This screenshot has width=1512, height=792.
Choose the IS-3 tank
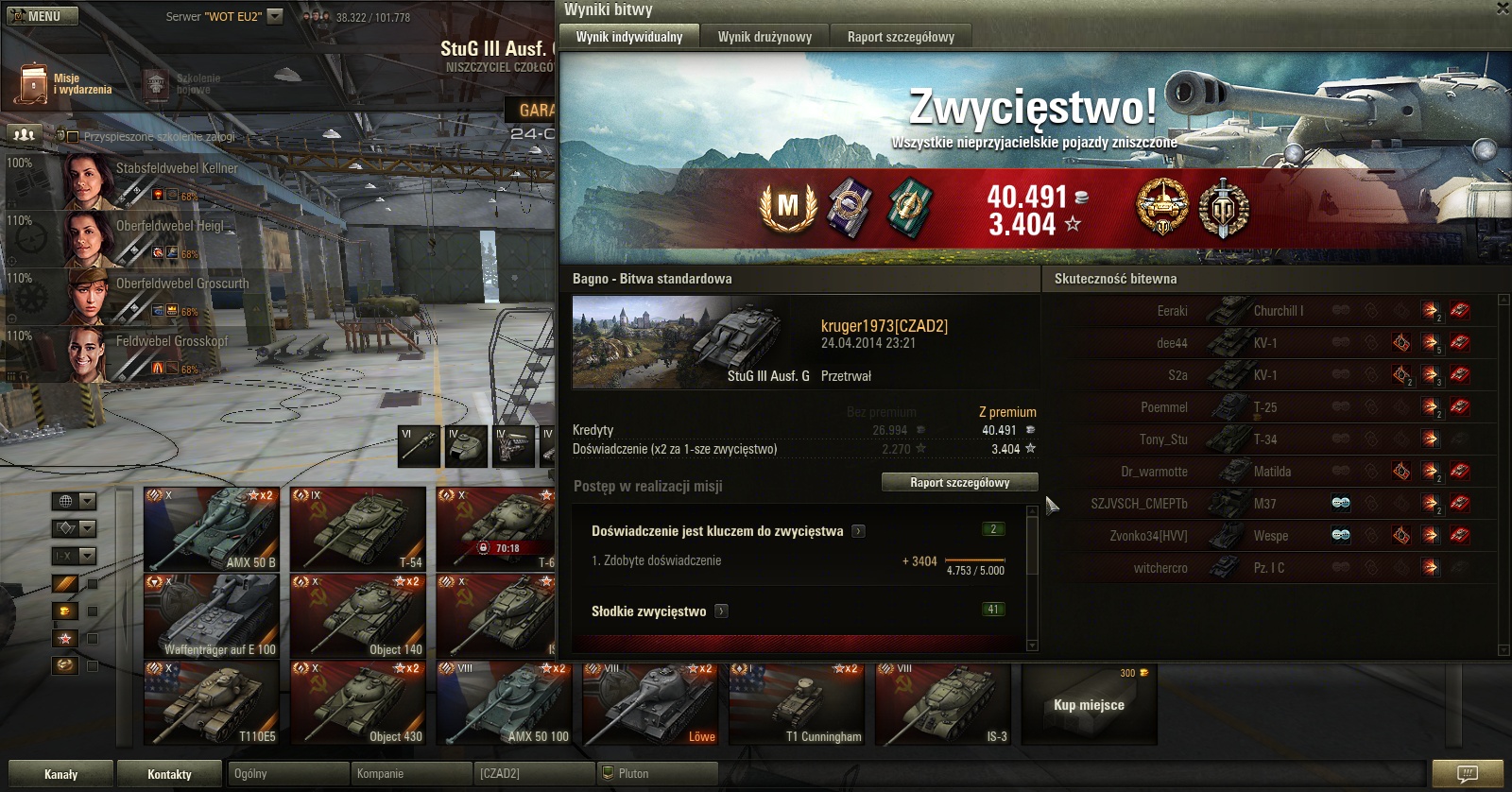pyautogui.click(x=942, y=703)
